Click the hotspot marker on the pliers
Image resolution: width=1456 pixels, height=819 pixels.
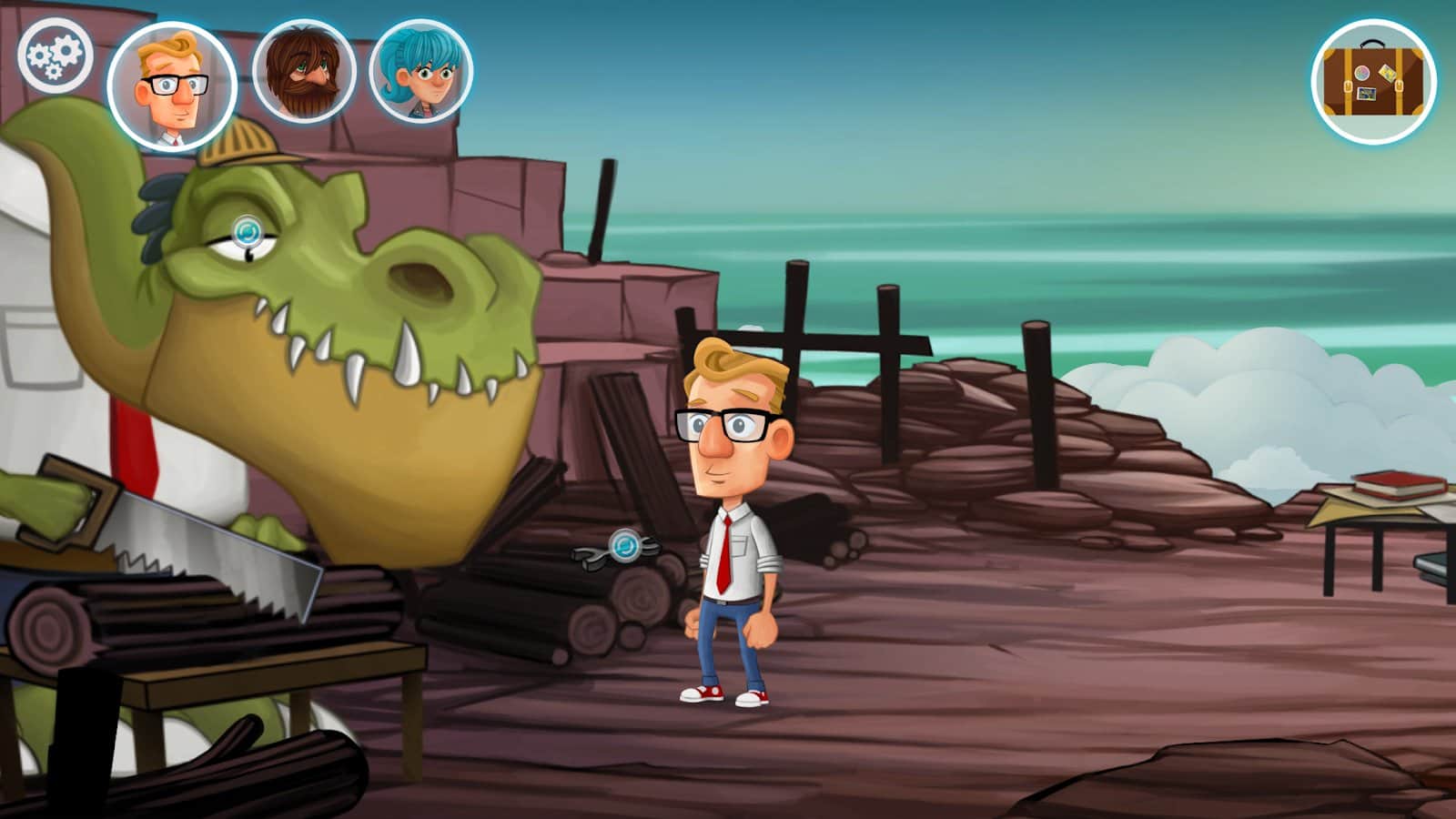[x=625, y=546]
